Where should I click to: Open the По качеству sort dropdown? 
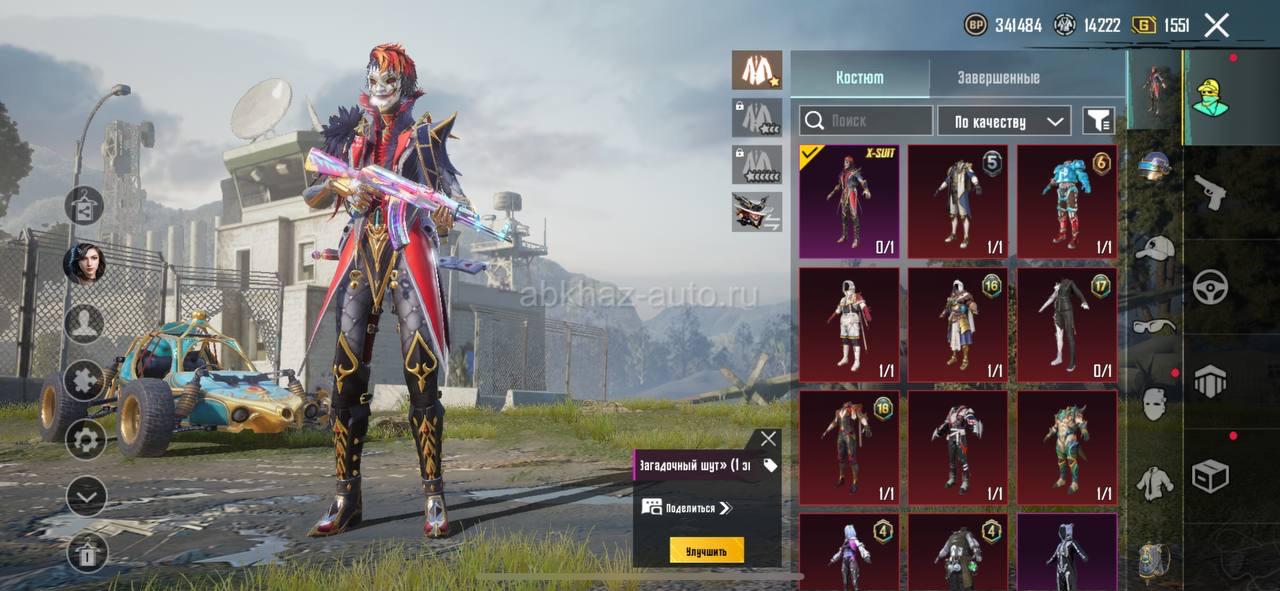[1004, 121]
